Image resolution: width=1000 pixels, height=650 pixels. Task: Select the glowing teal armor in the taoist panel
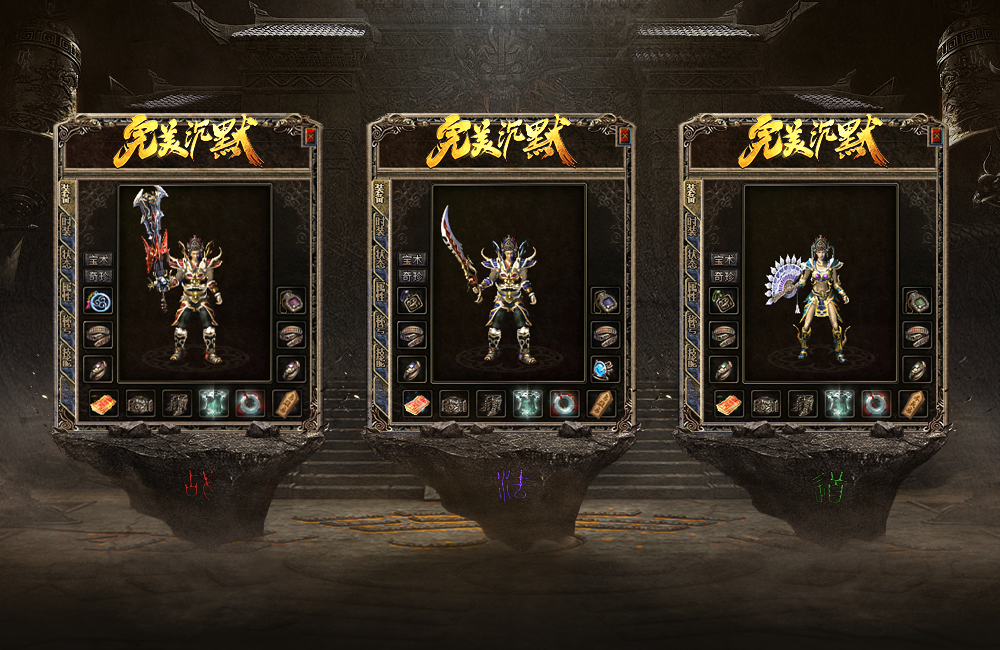(x=838, y=403)
